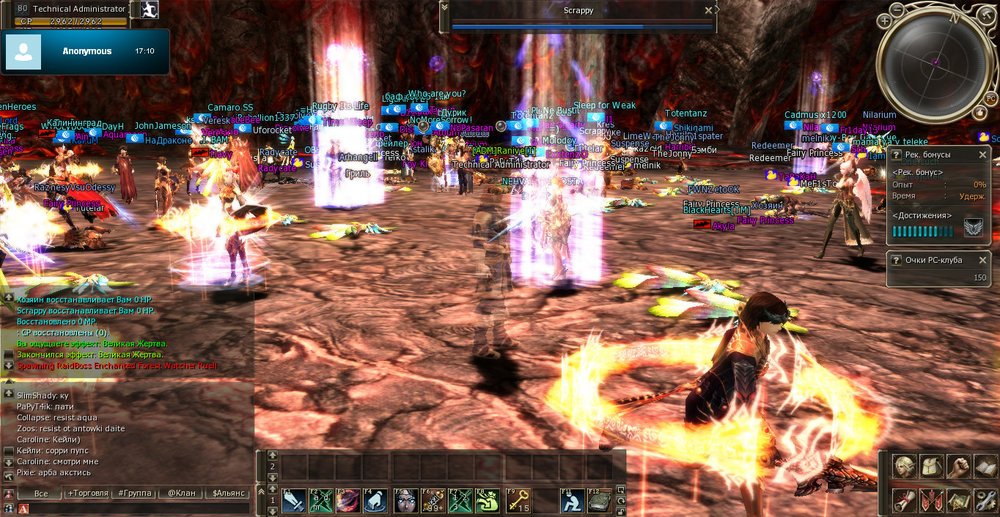Activate the F3 fiery swirl skill
Screen dimensions: 1000x517
tap(349, 500)
